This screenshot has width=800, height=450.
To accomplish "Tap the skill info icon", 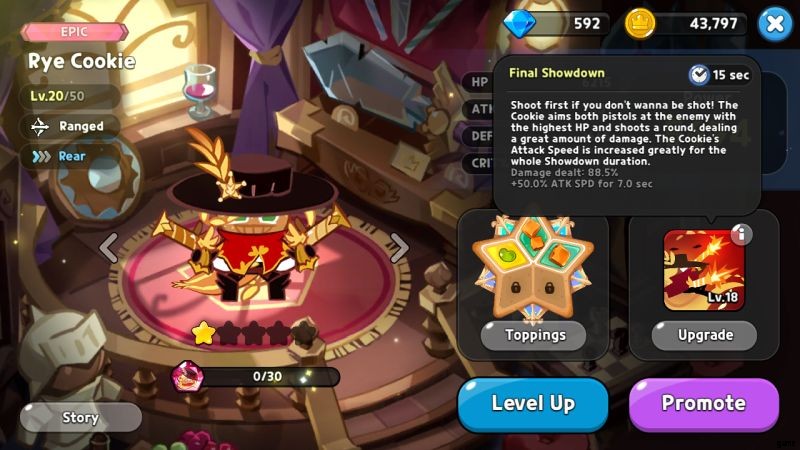I will (x=741, y=235).
